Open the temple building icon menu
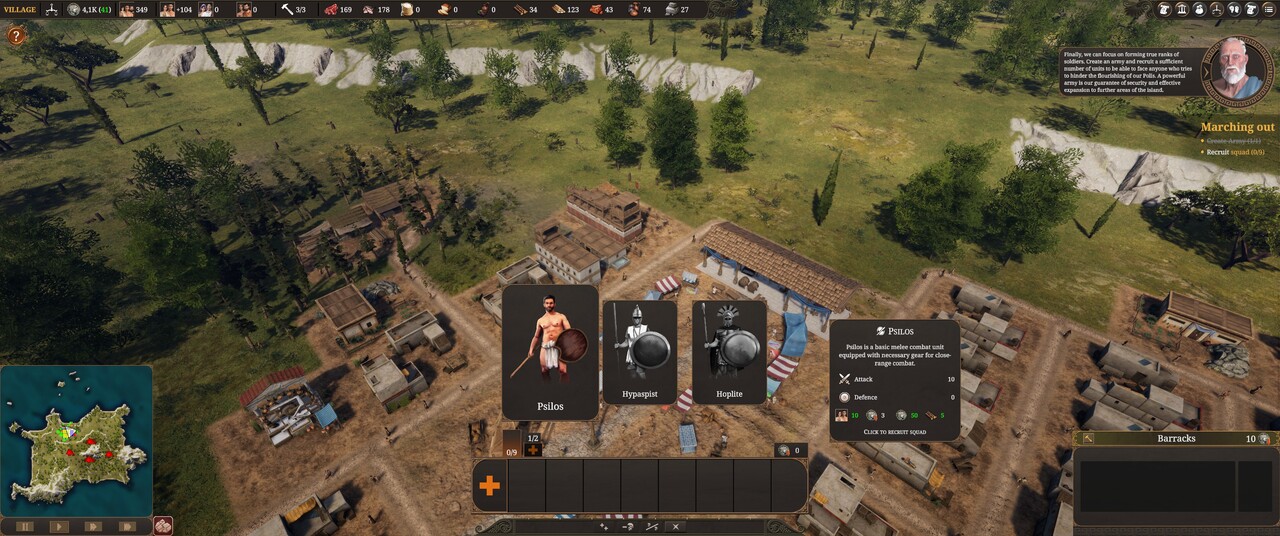The width and height of the screenshot is (1280, 536). pos(1183,9)
